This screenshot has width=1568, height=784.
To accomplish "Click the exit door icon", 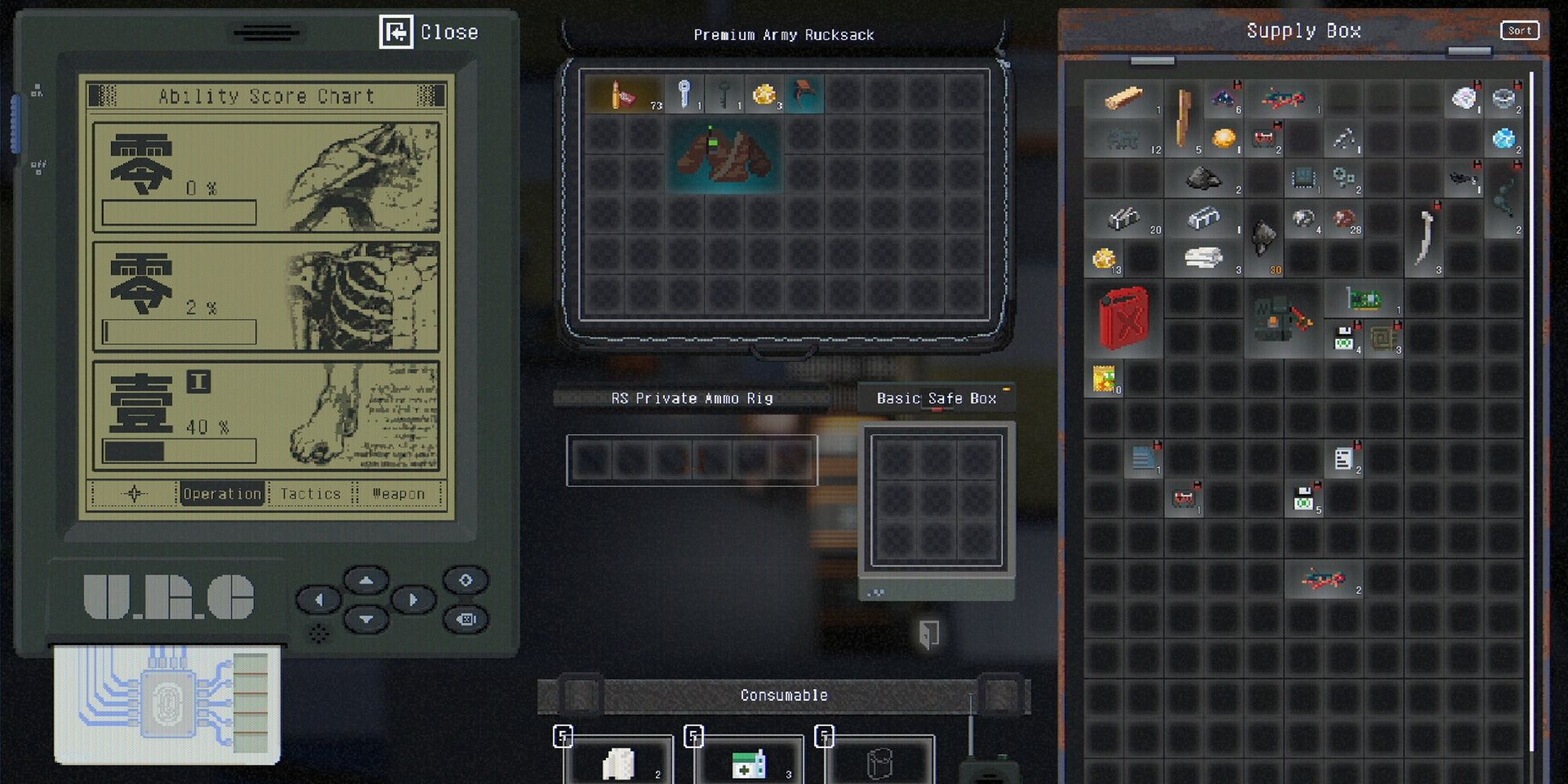I will click(929, 633).
